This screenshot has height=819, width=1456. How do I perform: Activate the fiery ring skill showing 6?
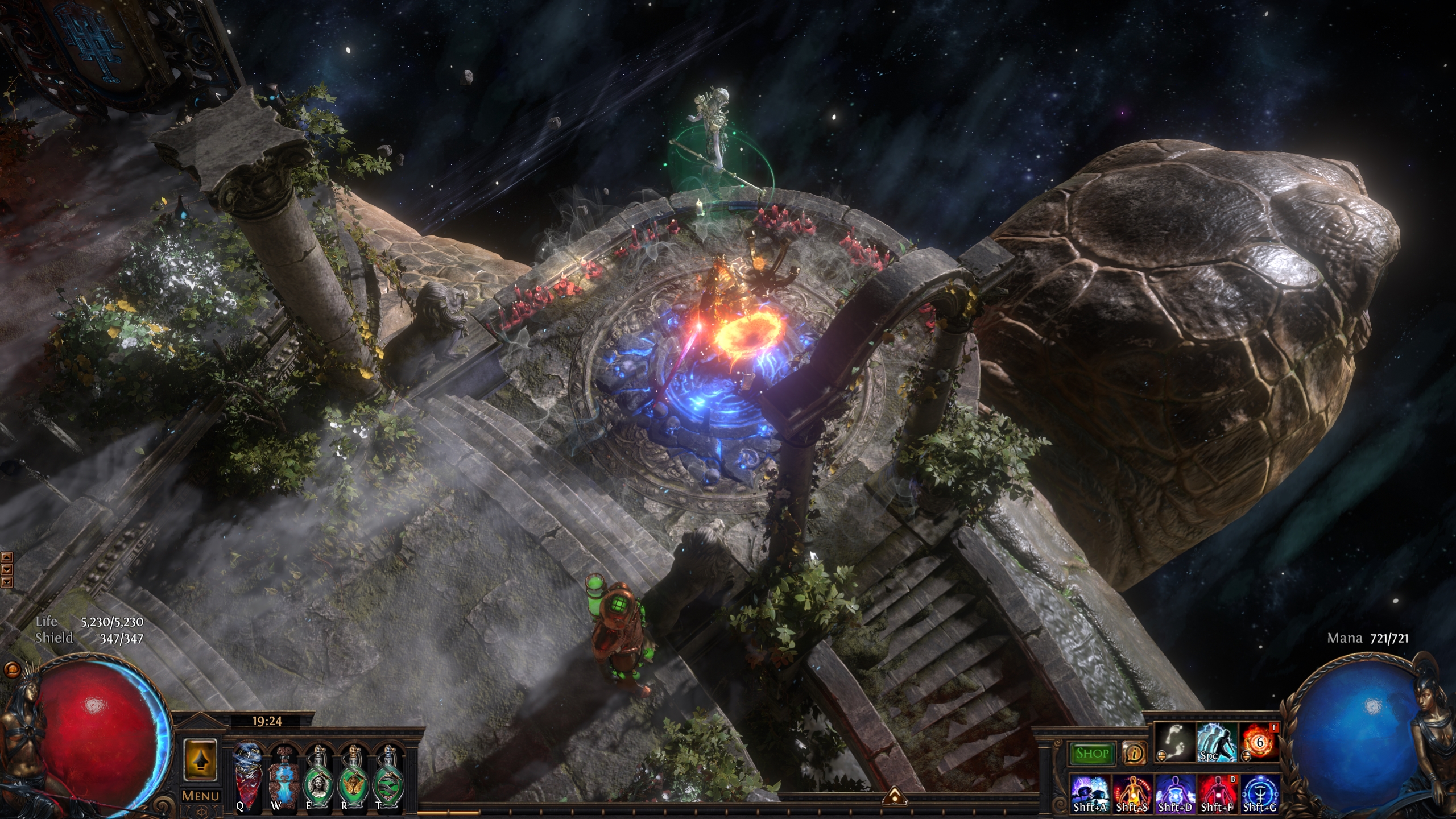pos(1259,742)
